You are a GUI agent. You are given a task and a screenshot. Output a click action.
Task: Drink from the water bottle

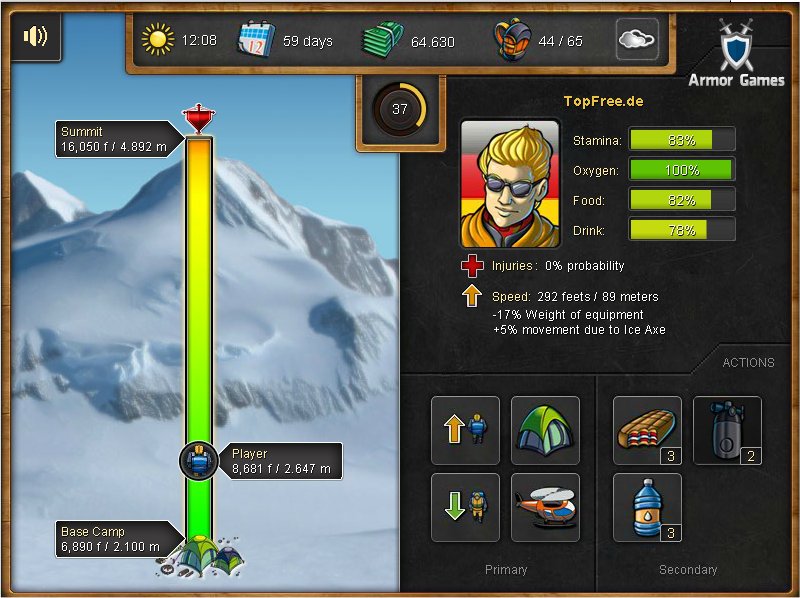point(647,507)
